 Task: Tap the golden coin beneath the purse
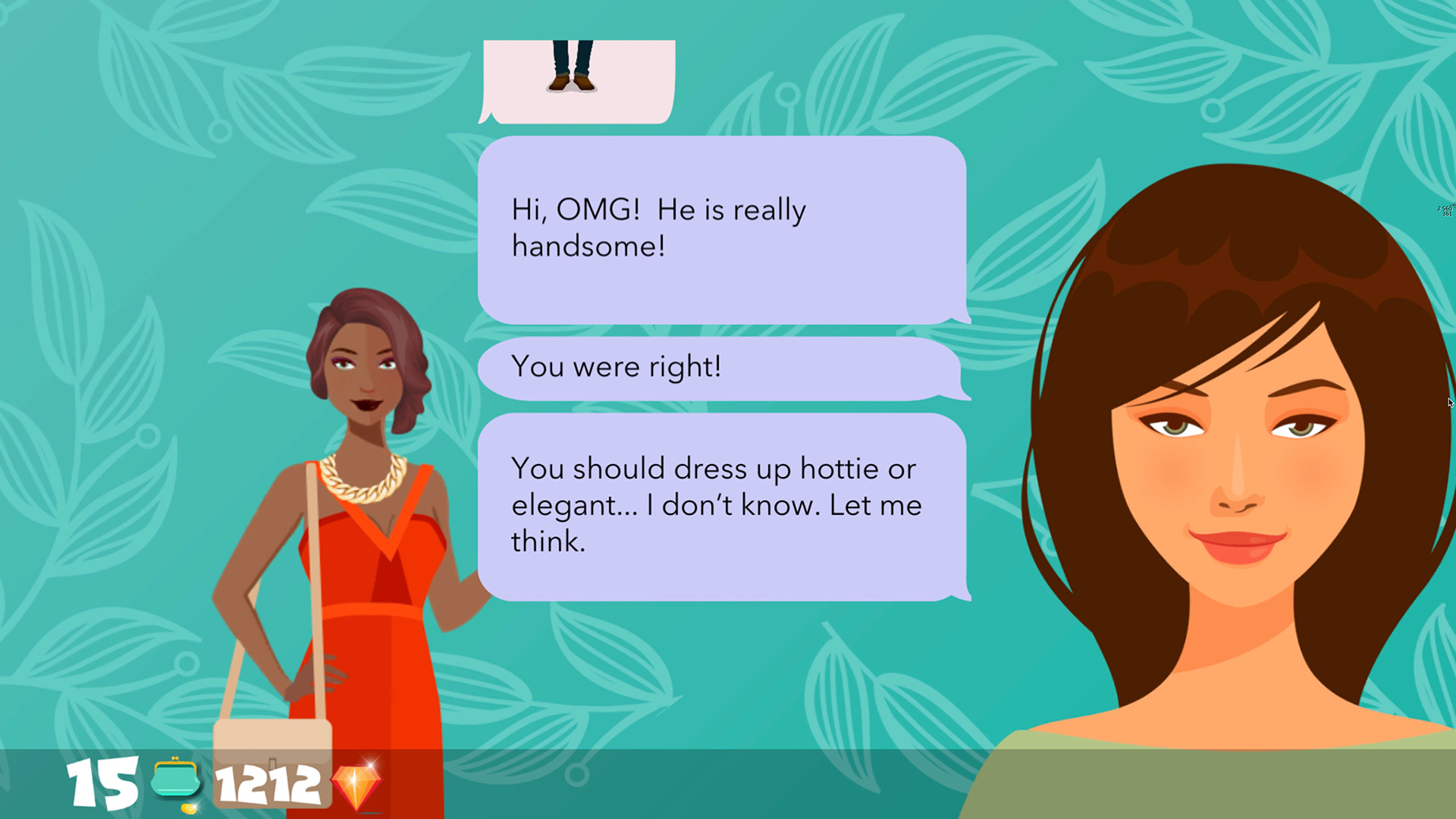190,808
